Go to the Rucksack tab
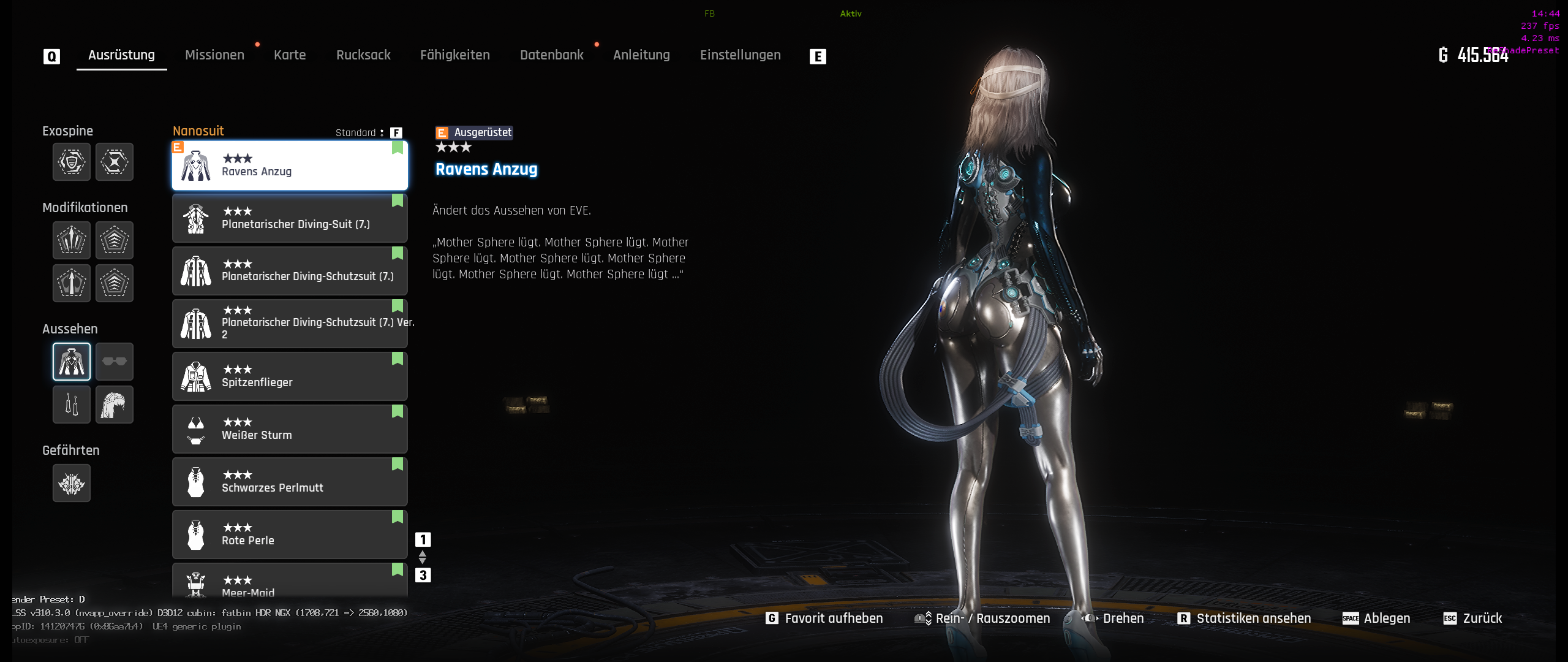 (363, 55)
